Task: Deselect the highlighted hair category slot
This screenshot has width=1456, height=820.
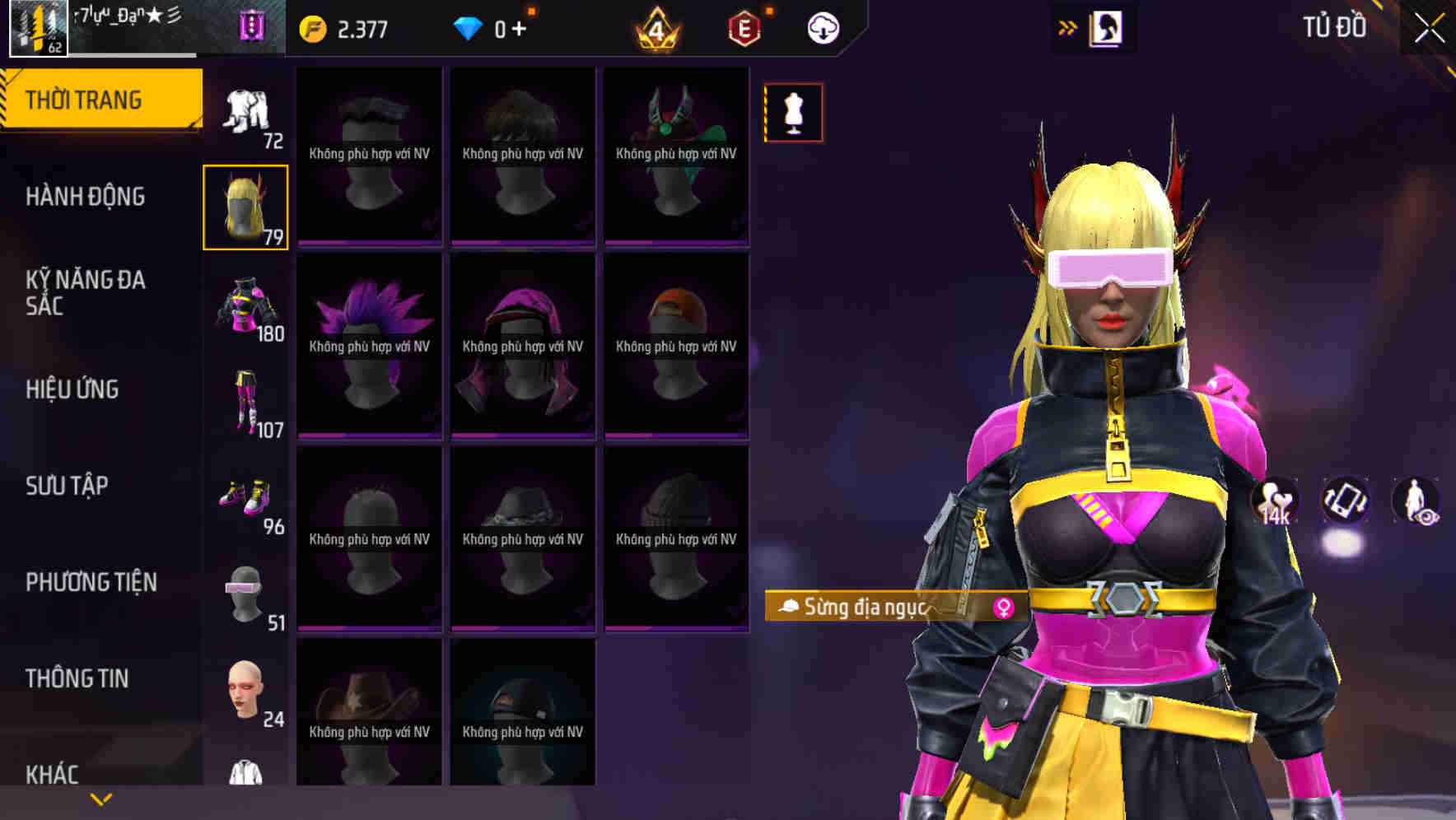Action: 245,206
